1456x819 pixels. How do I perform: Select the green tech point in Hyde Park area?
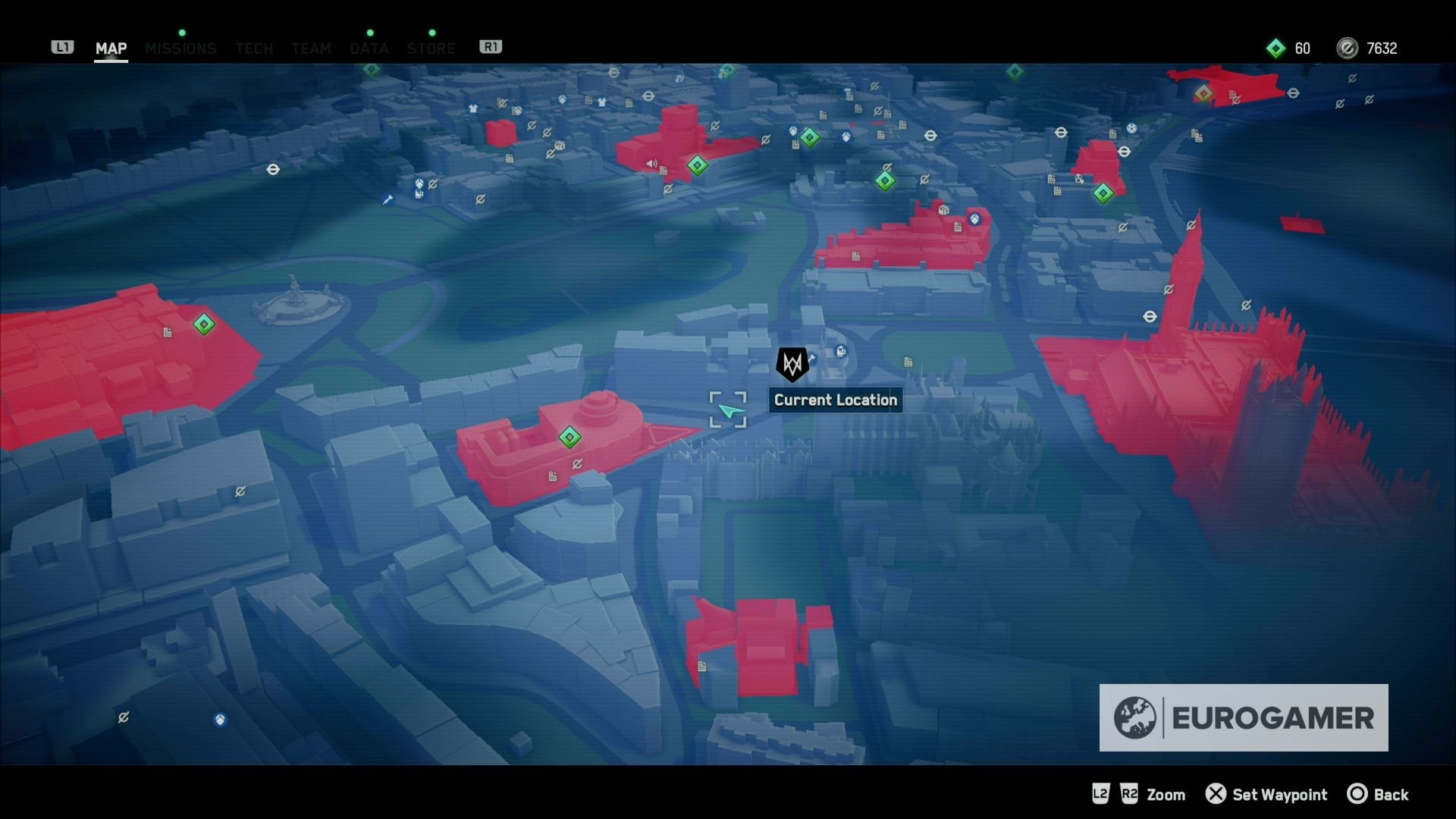(202, 324)
